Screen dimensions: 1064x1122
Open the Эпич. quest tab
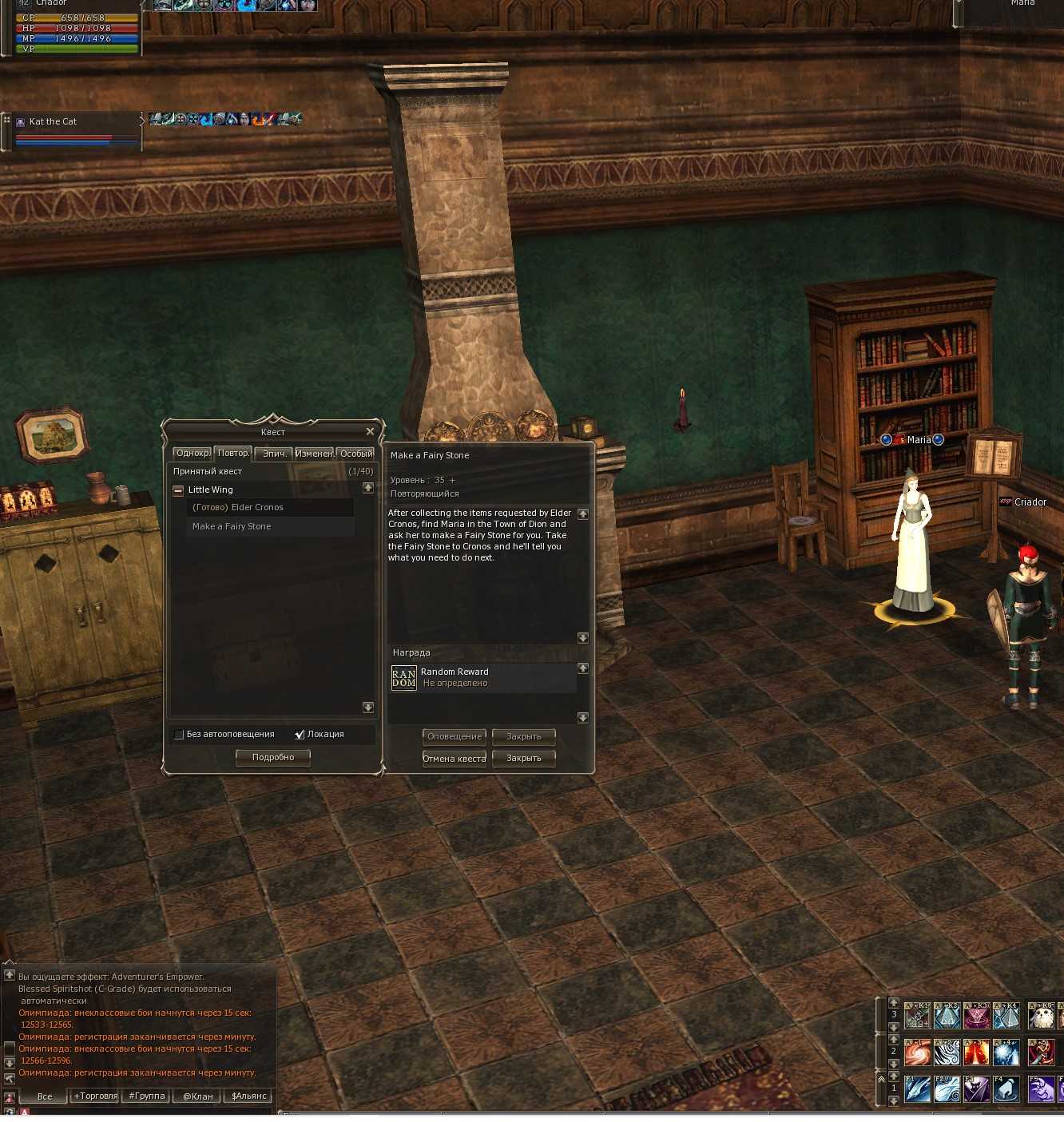[x=274, y=454]
